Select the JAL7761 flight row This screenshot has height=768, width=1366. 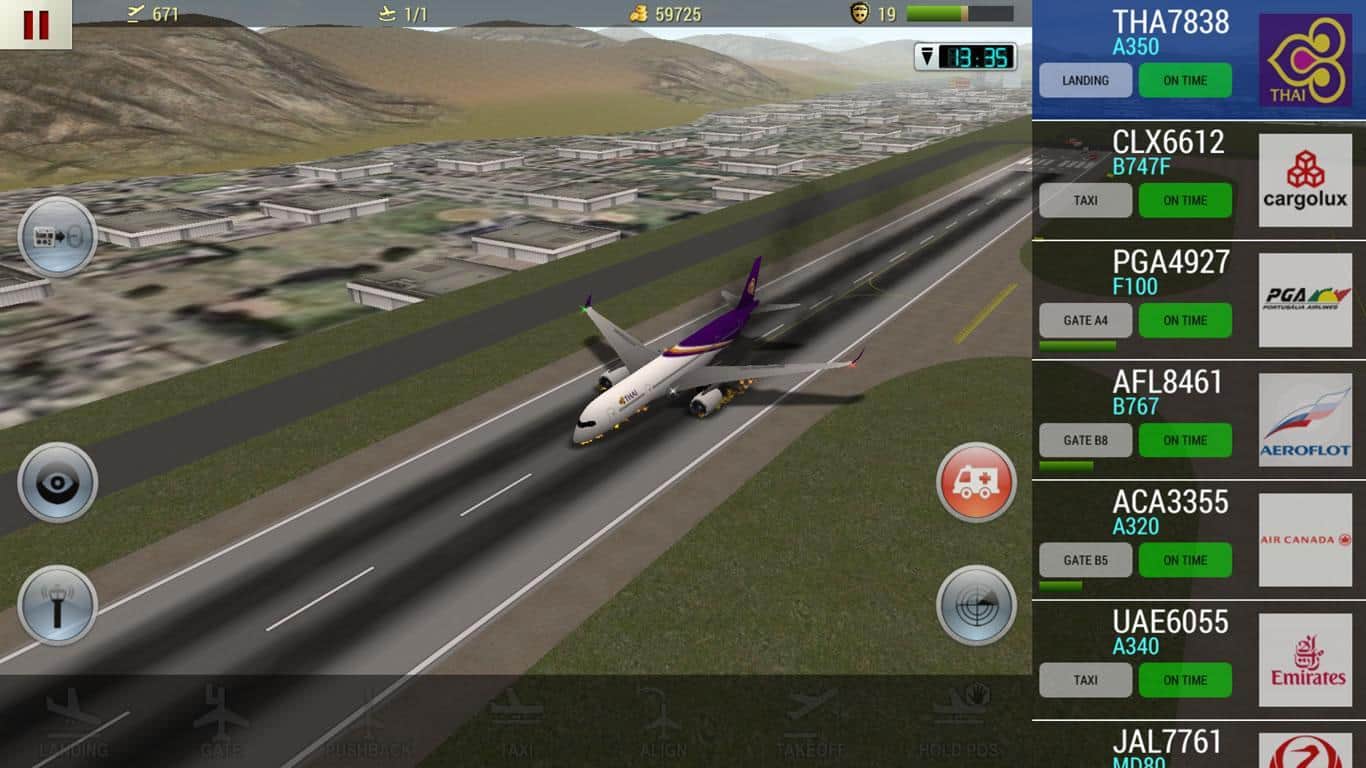1168,745
